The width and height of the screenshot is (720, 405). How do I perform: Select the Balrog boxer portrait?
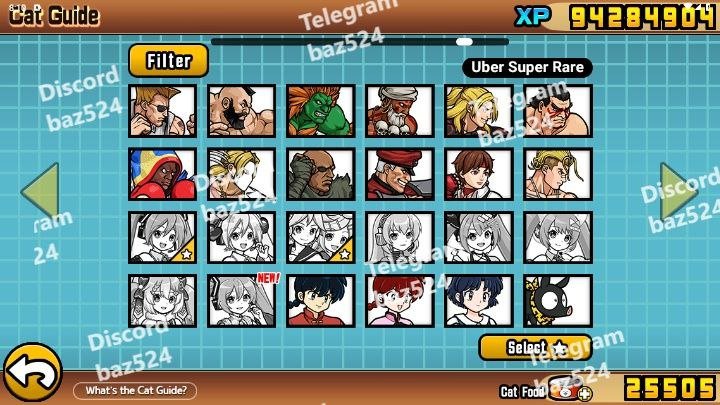162,174
